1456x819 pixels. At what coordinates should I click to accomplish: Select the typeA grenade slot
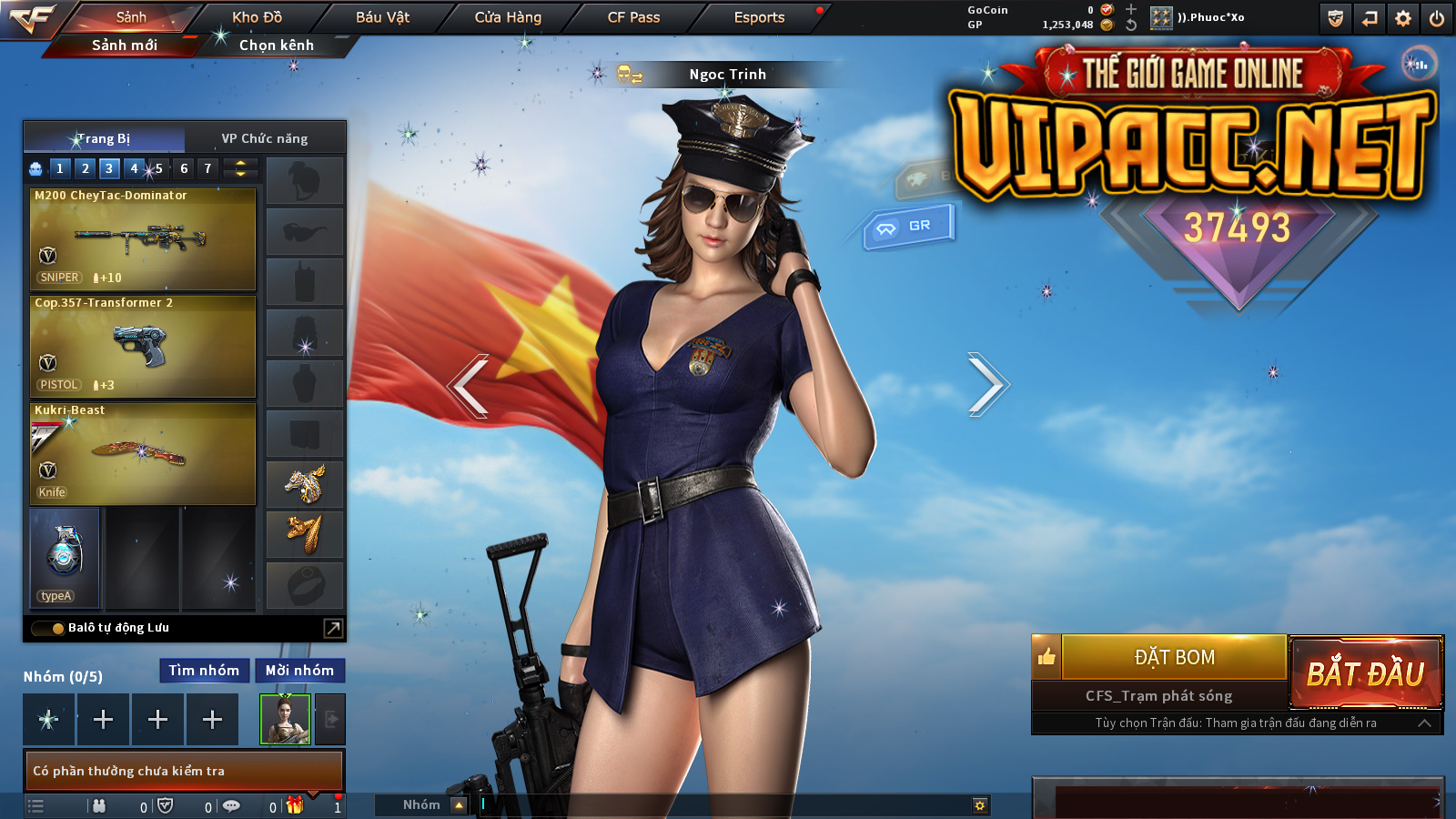coord(65,557)
